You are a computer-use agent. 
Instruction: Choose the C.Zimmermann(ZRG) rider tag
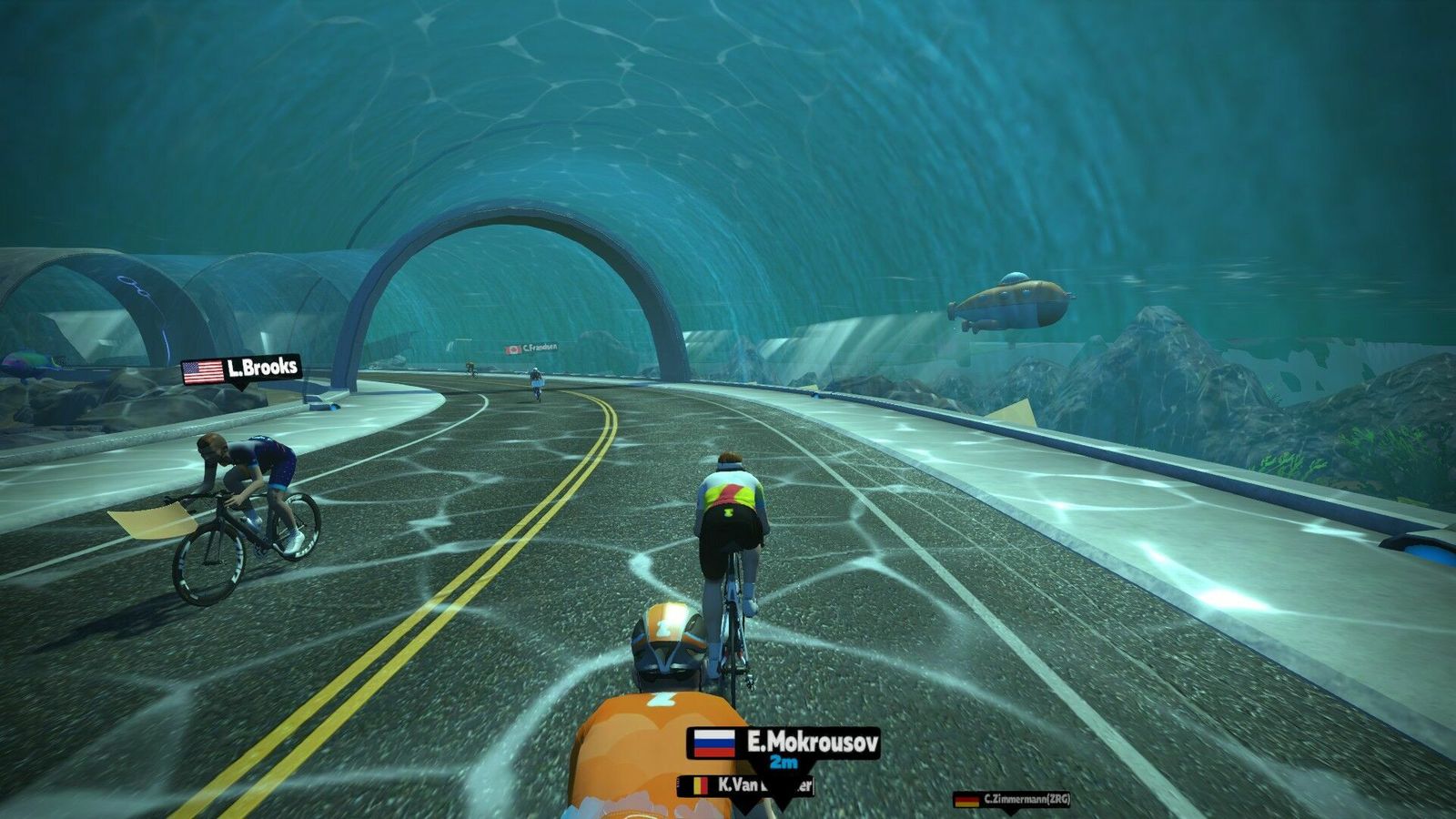coord(1012,800)
